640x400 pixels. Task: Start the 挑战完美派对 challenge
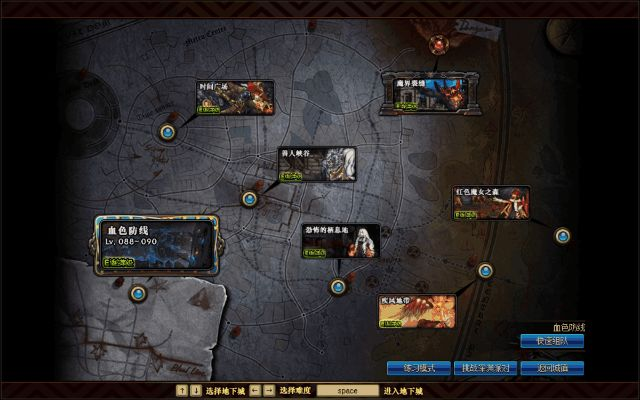pyautogui.click(x=483, y=368)
